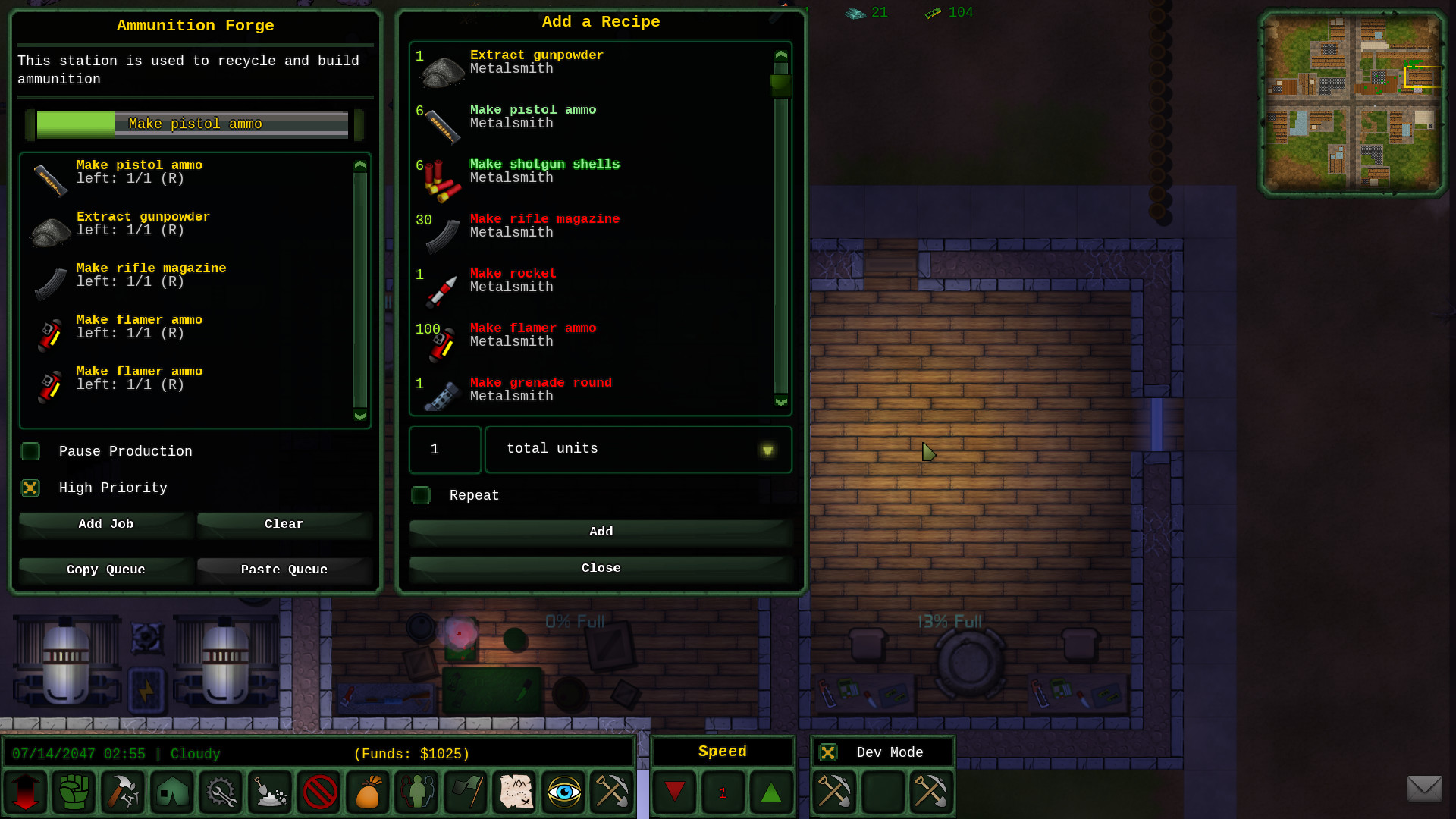Screen dimensions: 1456x819
Task: Select the shovel digging tool
Action: click(x=269, y=792)
